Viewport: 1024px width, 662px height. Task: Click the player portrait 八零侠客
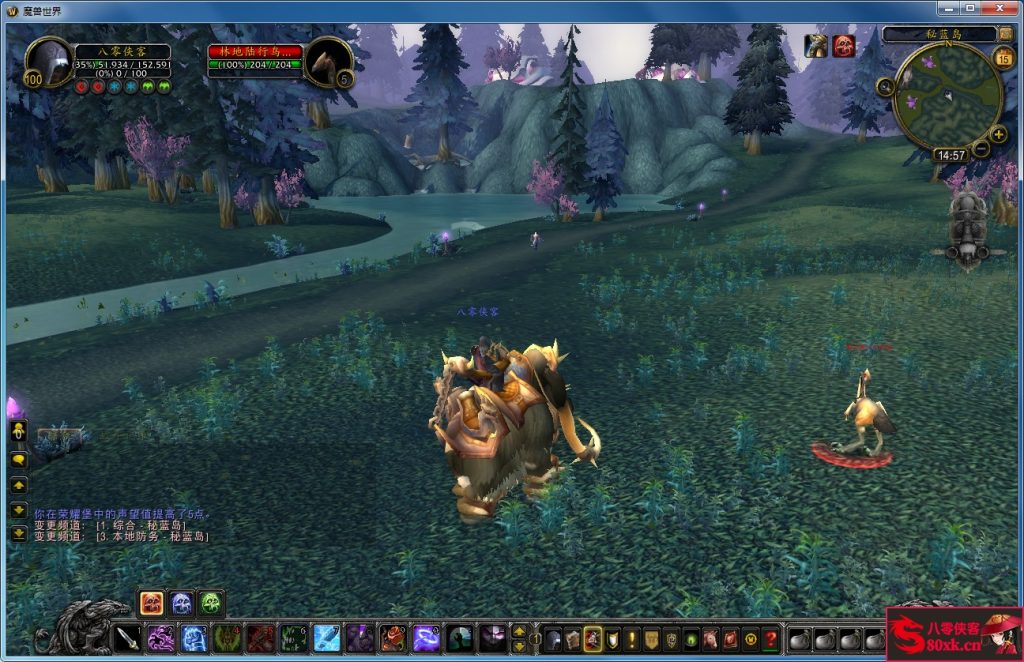point(49,63)
